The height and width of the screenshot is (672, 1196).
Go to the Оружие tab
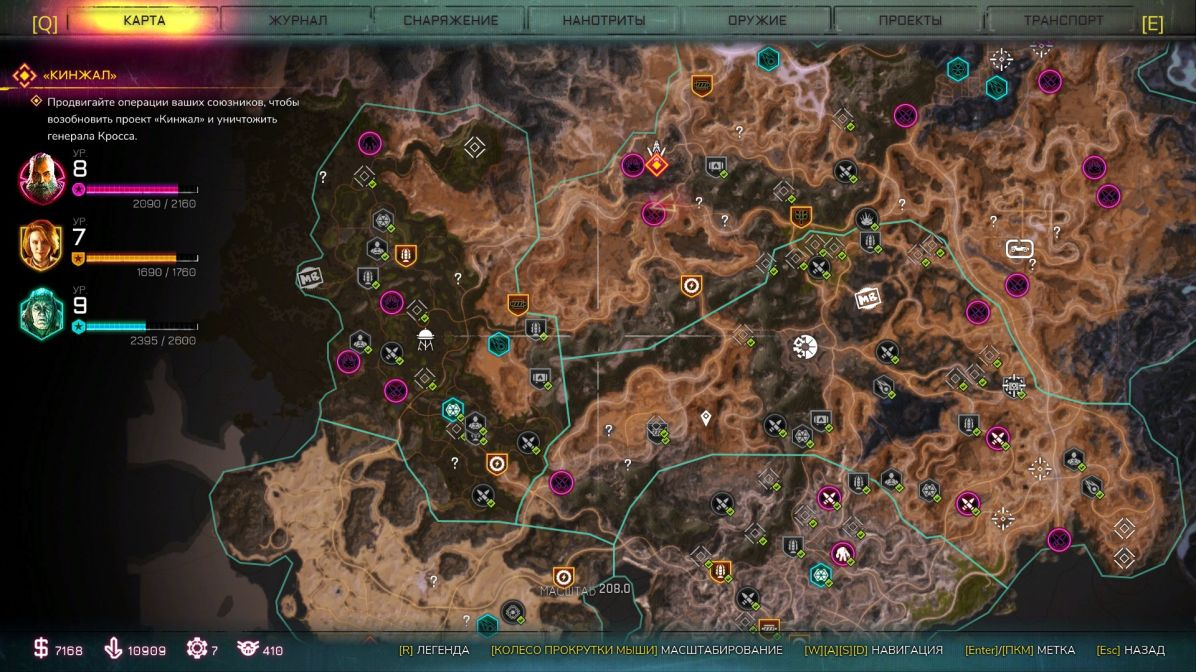click(x=757, y=20)
